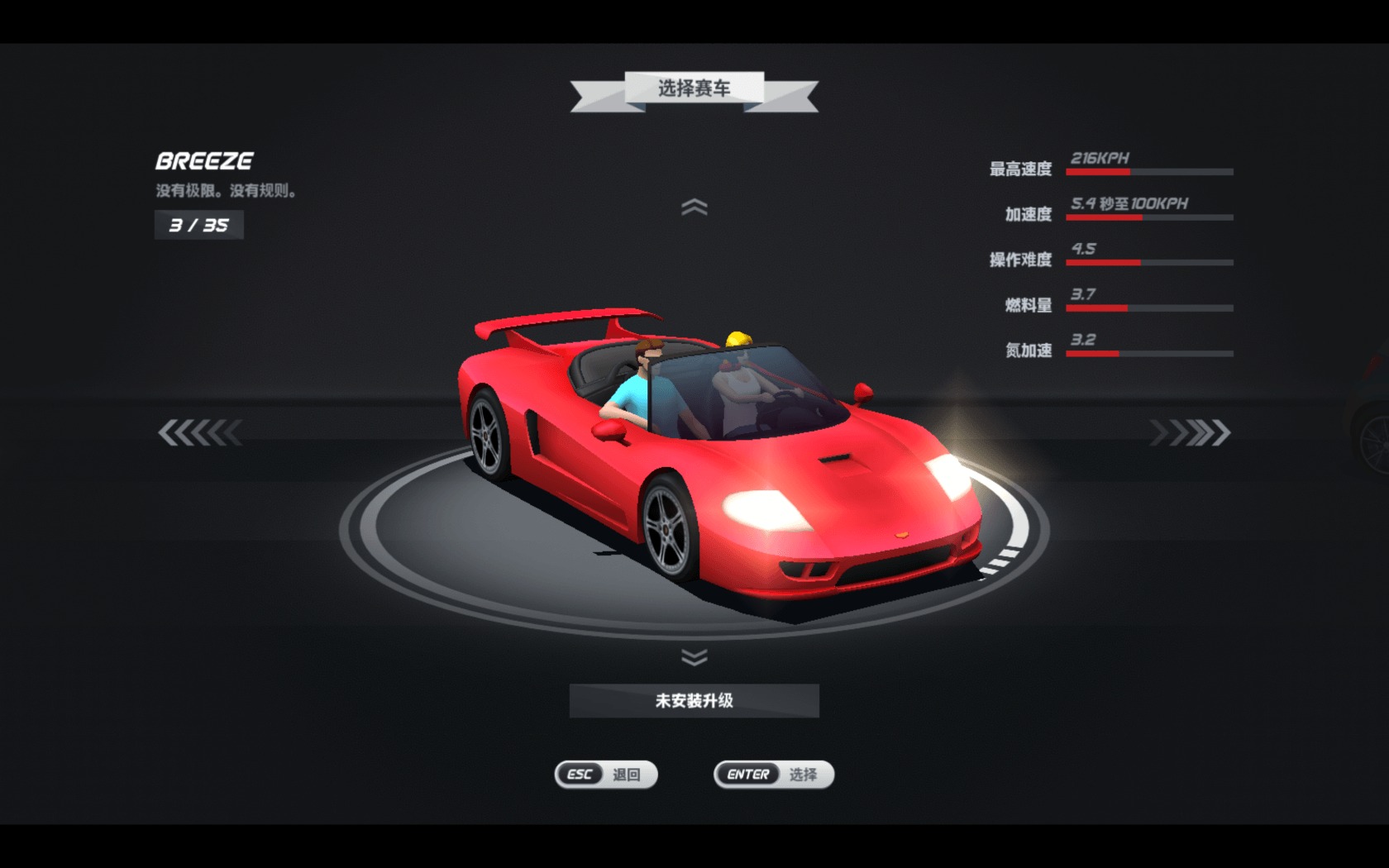Image resolution: width=1389 pixels, height=868 pixels.
Task: Go to the previous car with left arrows
Action: coord(199,432)
